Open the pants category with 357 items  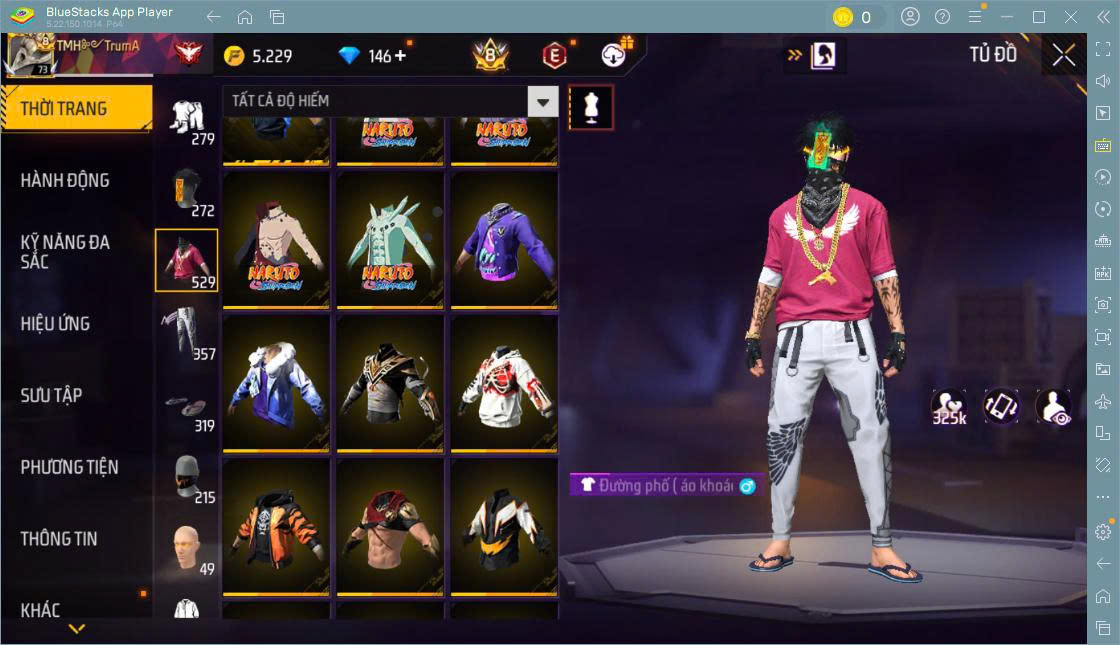[x=187, y=331]
